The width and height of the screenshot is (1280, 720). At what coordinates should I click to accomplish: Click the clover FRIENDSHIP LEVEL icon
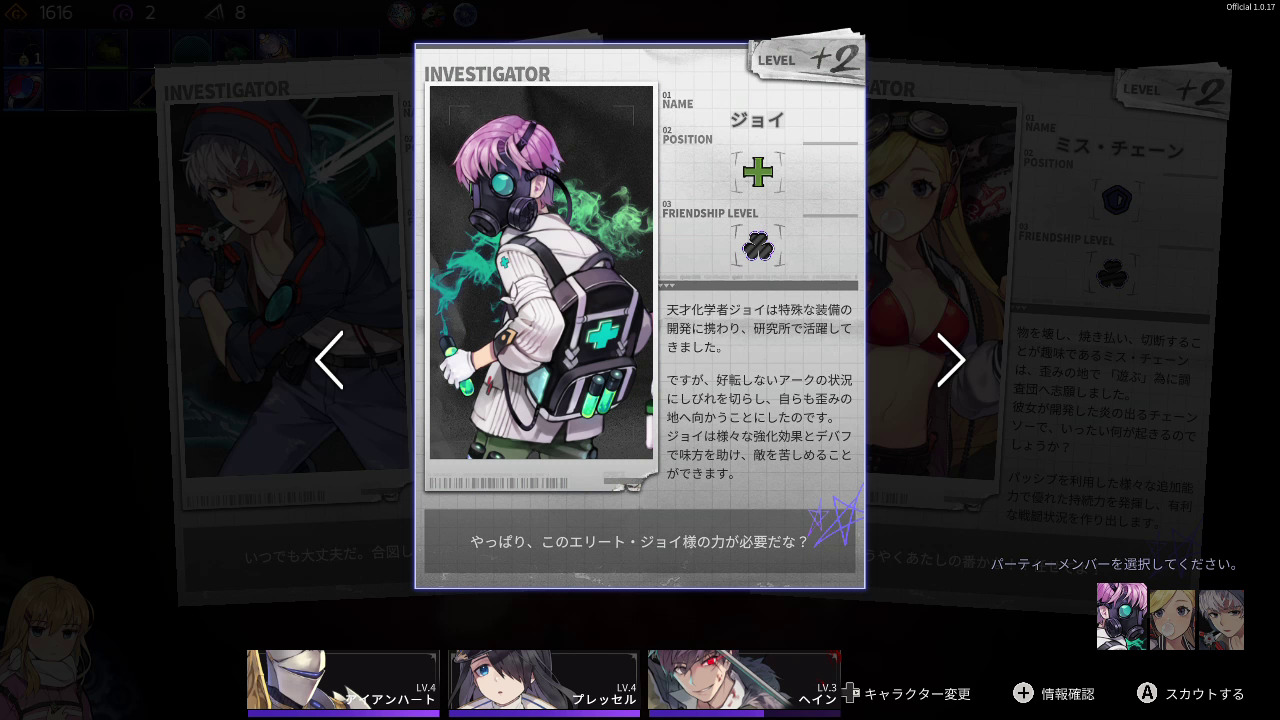point(758,247)
